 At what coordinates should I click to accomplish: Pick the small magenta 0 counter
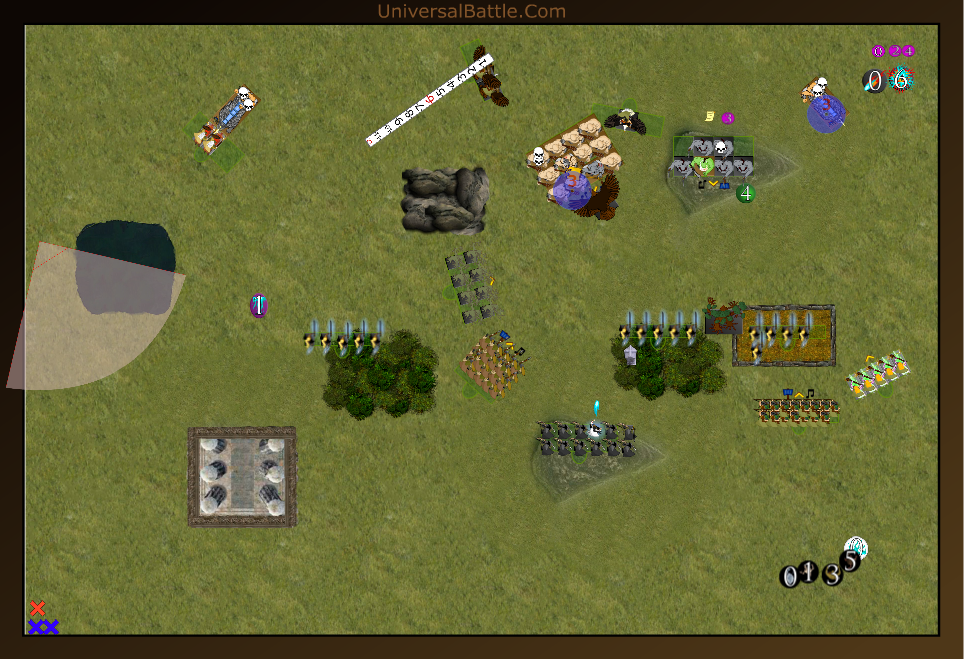click(x=878, y=51)
